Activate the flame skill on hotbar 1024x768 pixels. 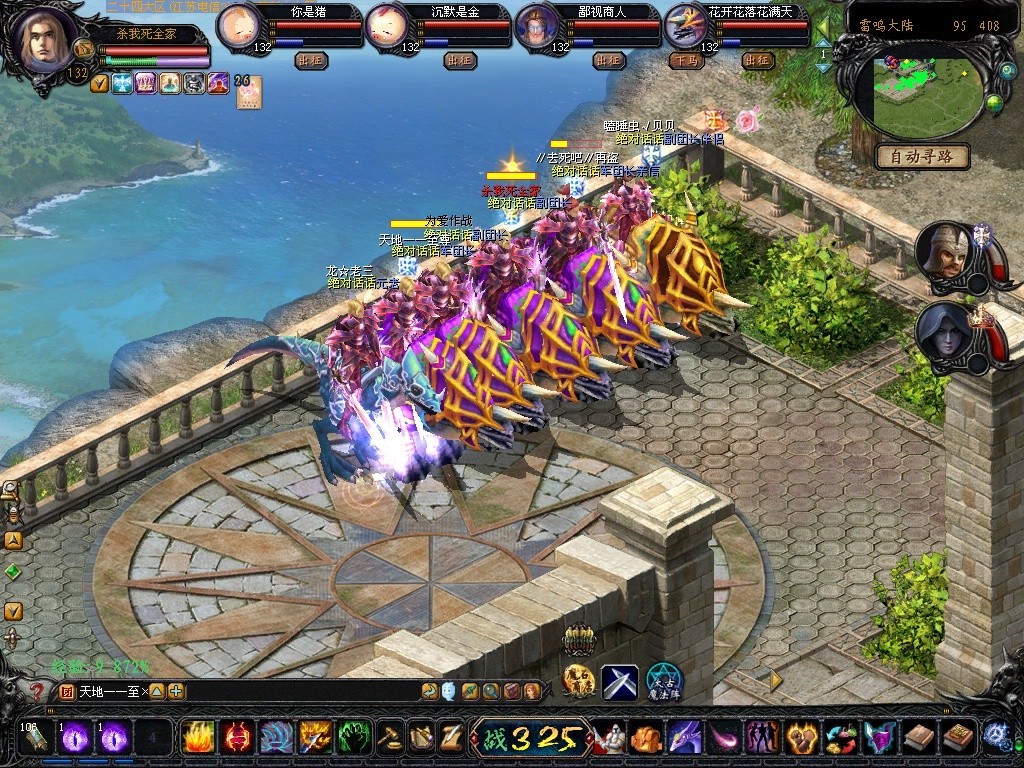(x=198, y=738)
